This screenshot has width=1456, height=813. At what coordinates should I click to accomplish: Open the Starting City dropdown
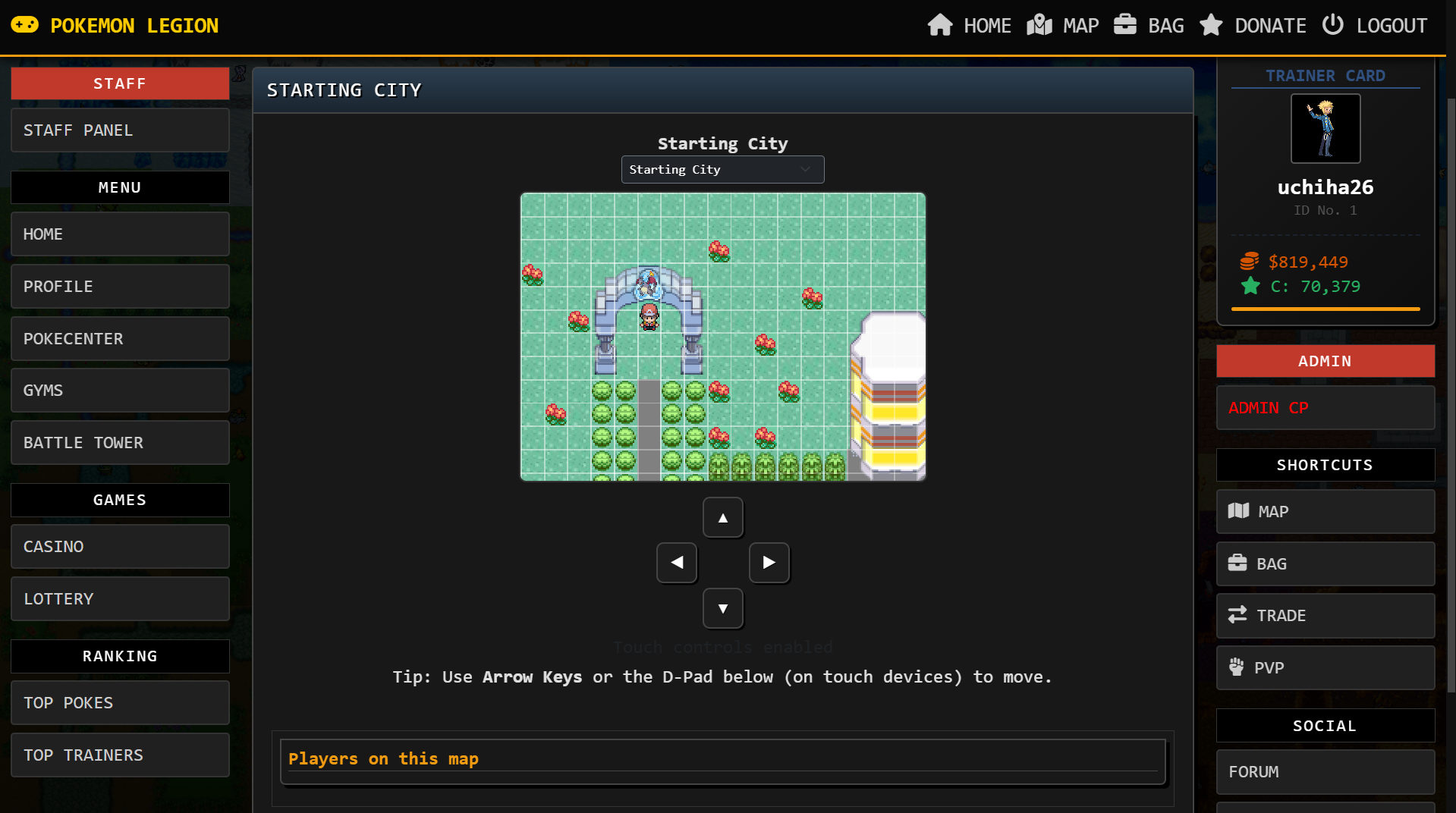tap(722, 169)
